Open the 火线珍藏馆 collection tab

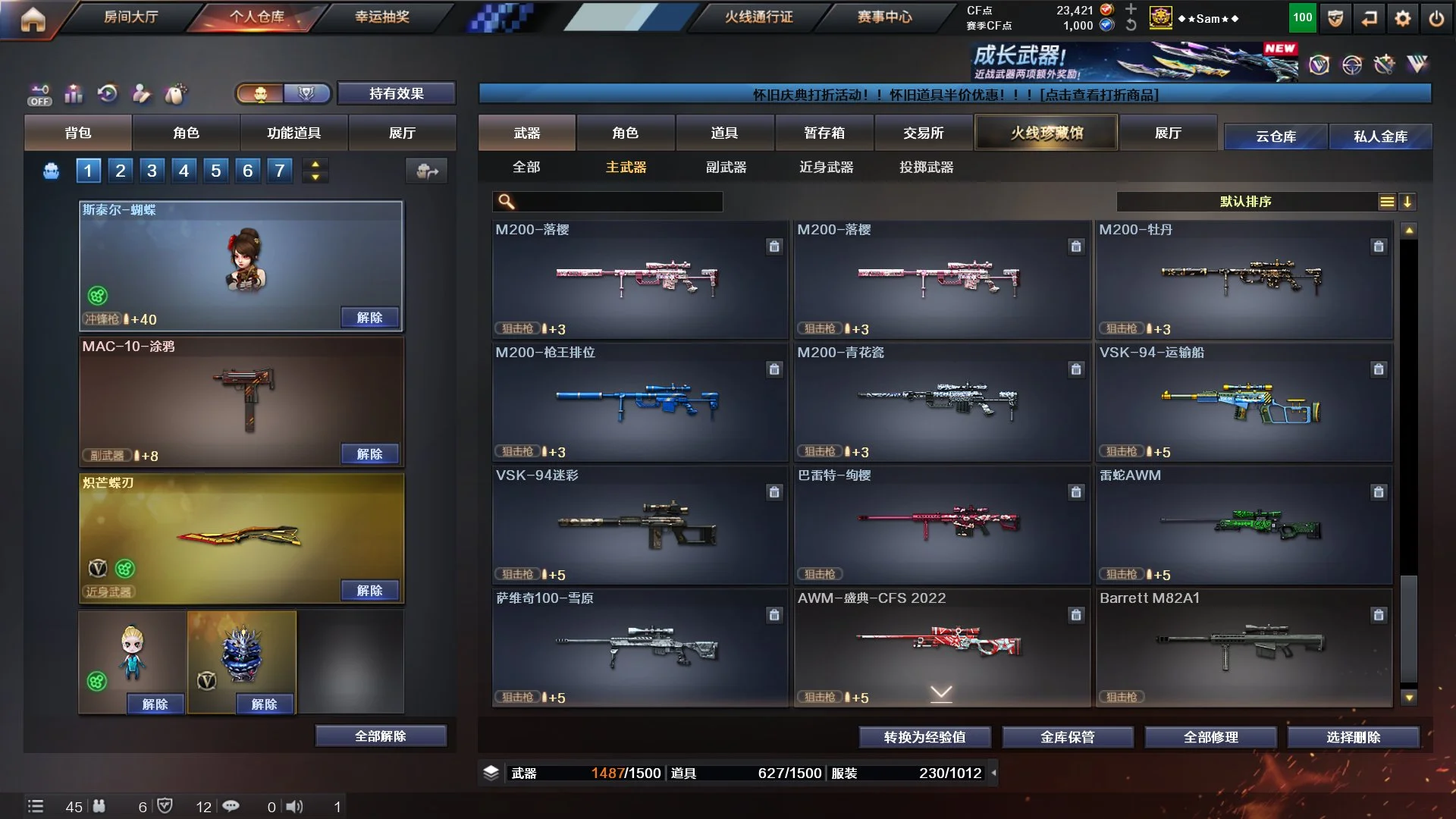[1046, 133]
